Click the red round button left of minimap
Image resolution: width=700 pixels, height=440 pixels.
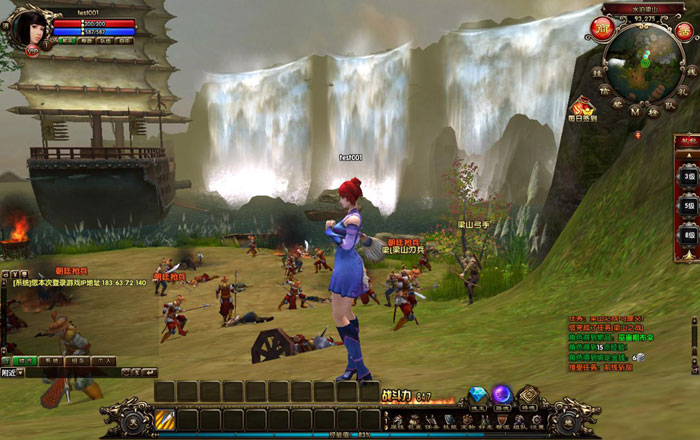(x=602, y=27)
